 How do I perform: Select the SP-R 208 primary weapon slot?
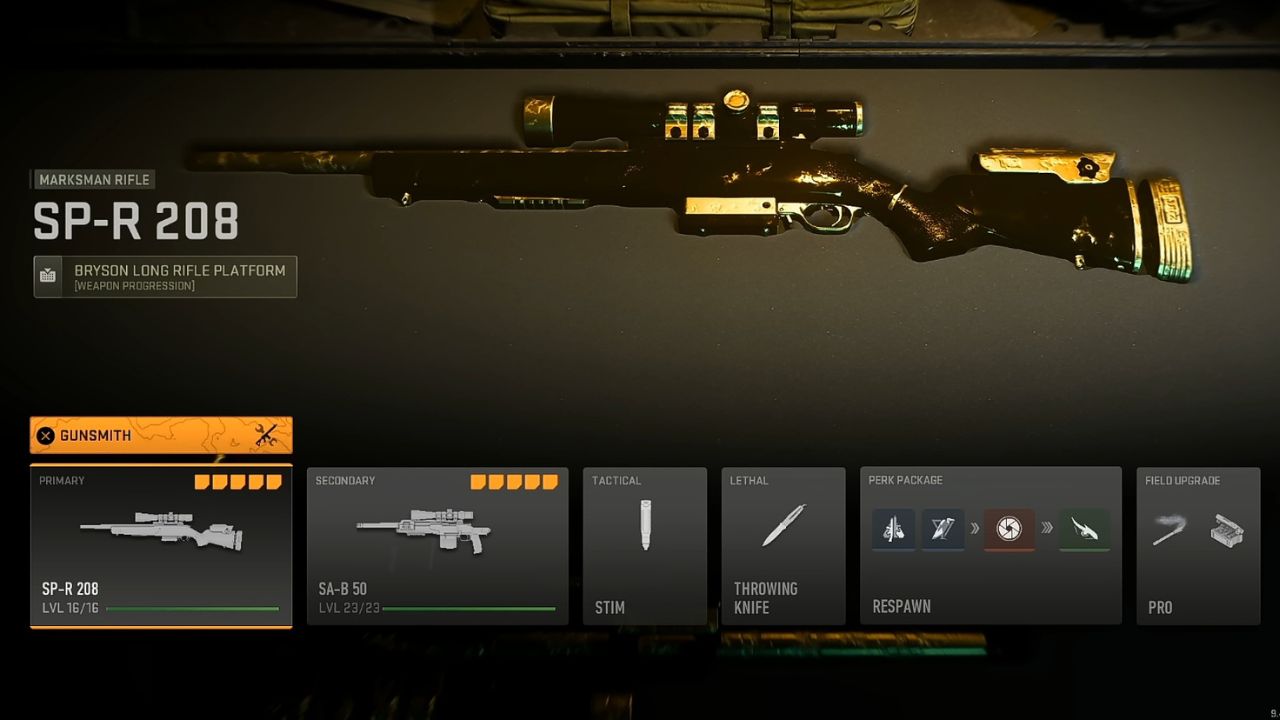pos(161,546)
